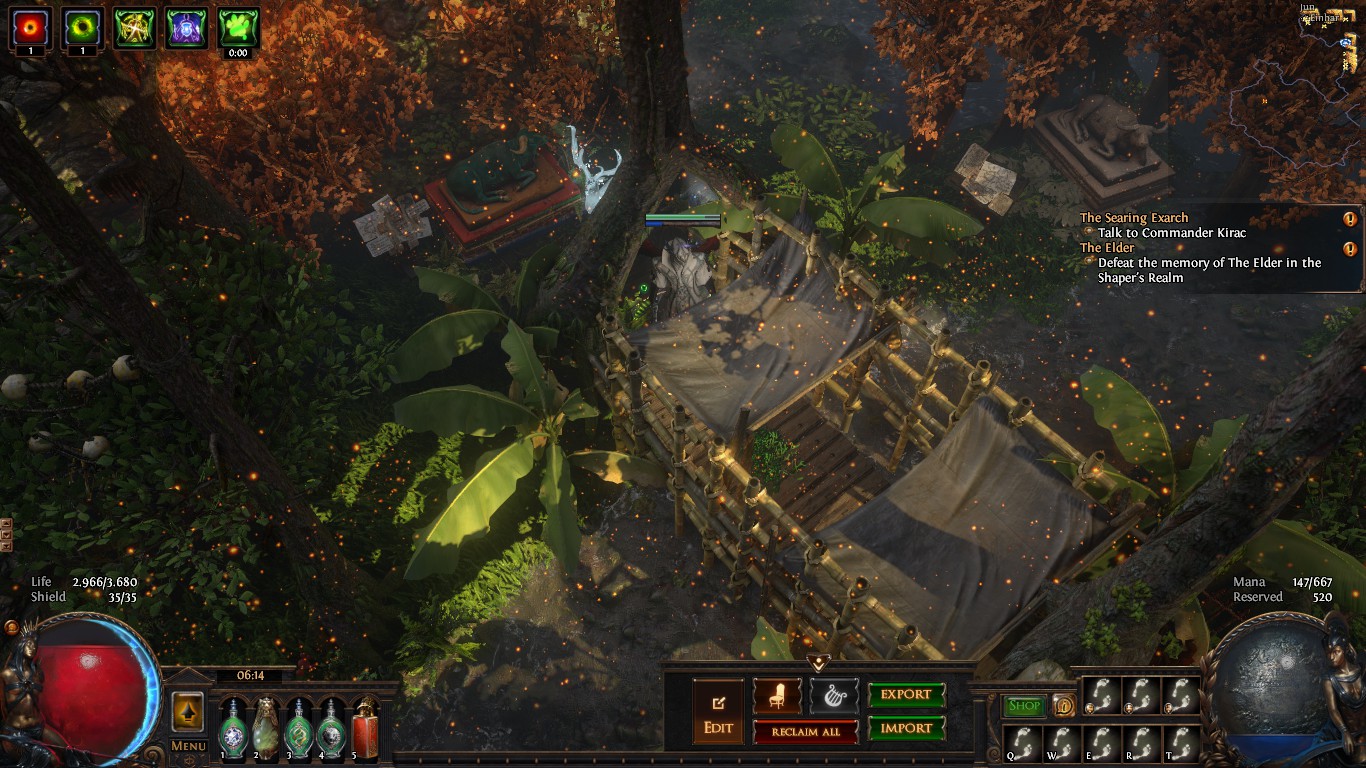The height and width of the screenshot is (768, 1366).
Task: Click the gold coin icon beside Shop
Action: click(x=1062, y=706)
